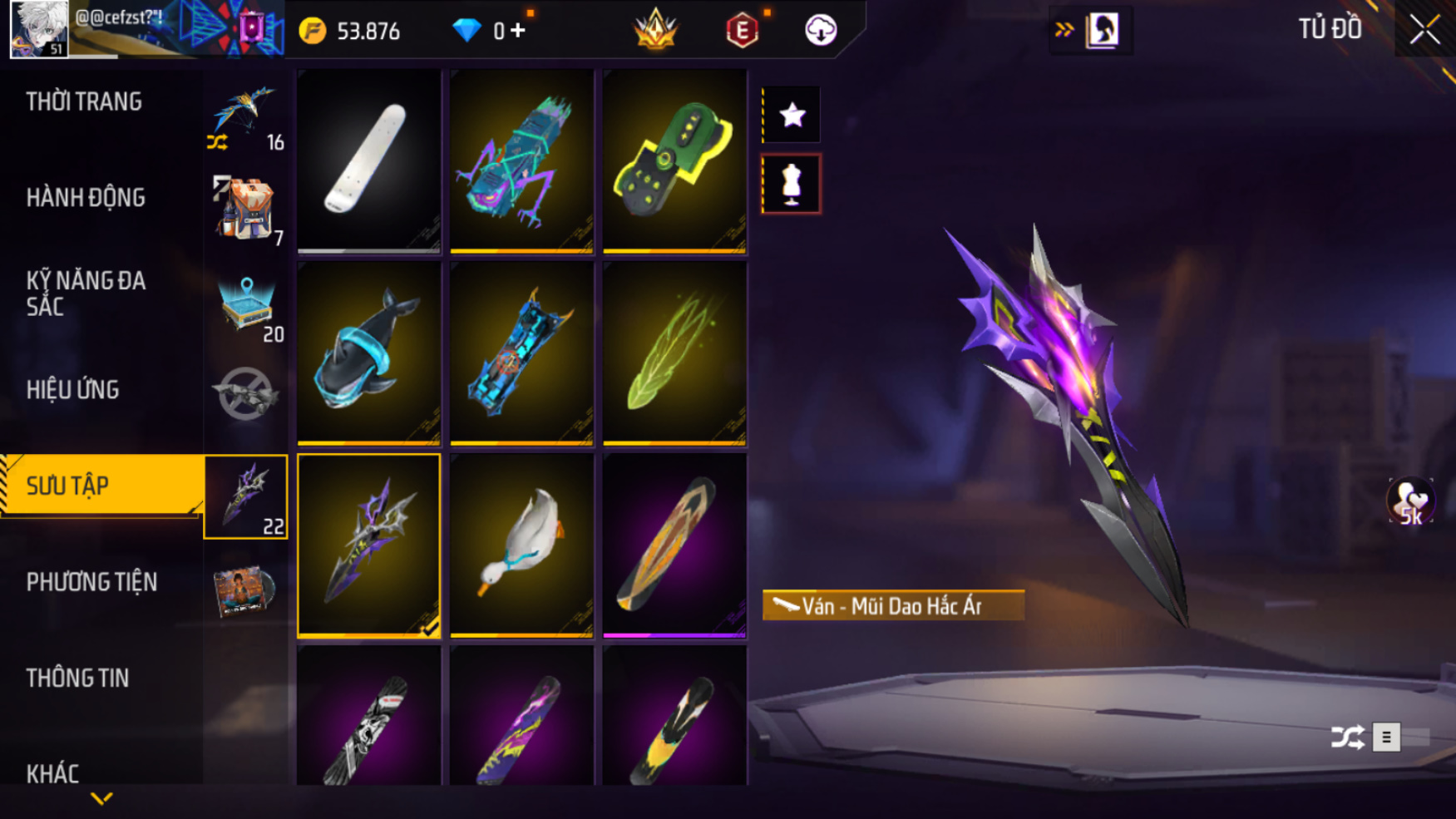1456x819 pixels.
Task: Open the Hiệu Ứng category
Action: coord(73,390)
